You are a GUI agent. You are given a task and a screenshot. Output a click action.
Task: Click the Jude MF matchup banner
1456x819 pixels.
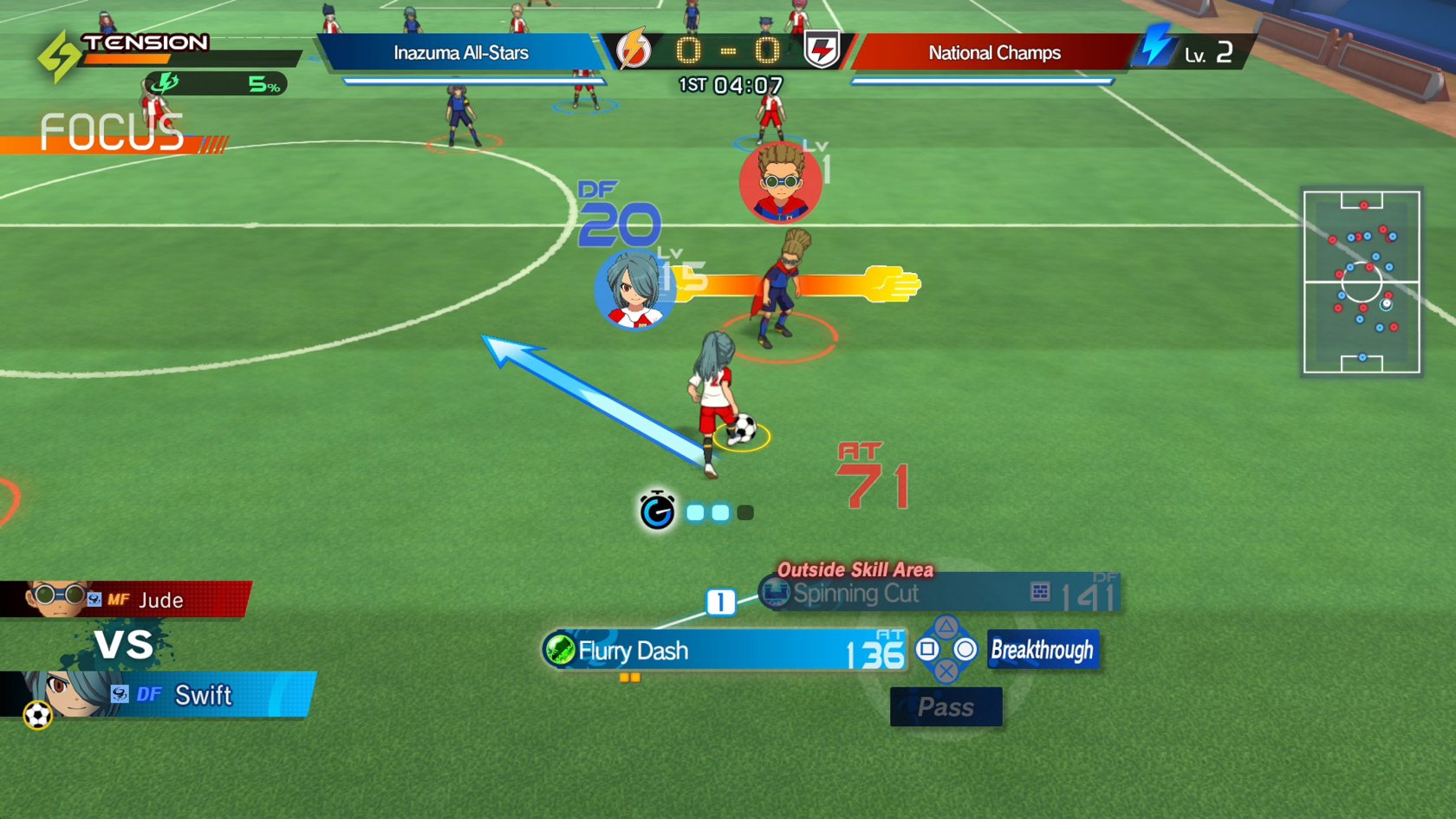point(126,599)
